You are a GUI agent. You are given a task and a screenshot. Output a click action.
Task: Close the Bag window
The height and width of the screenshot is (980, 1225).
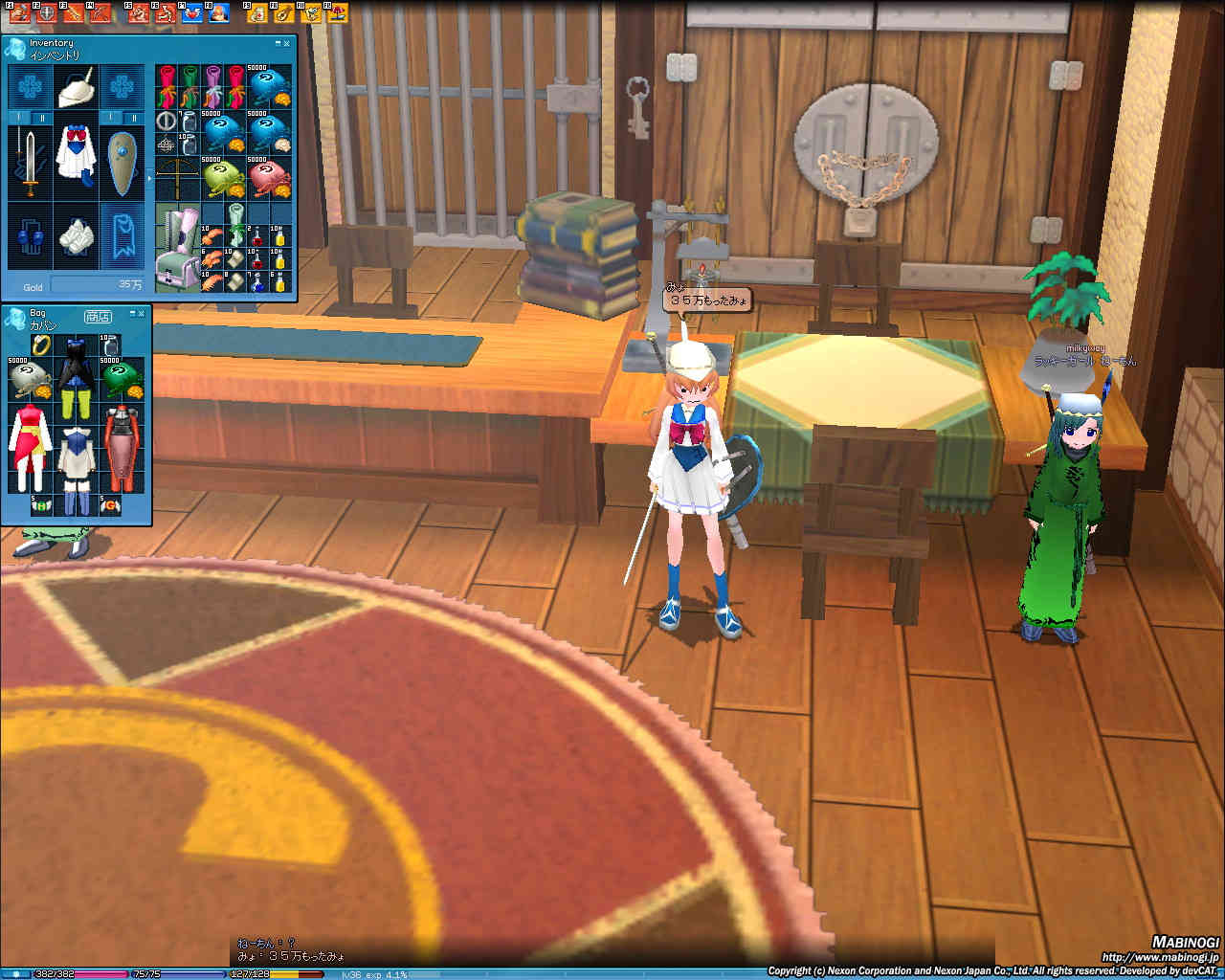tap(141, 313)
